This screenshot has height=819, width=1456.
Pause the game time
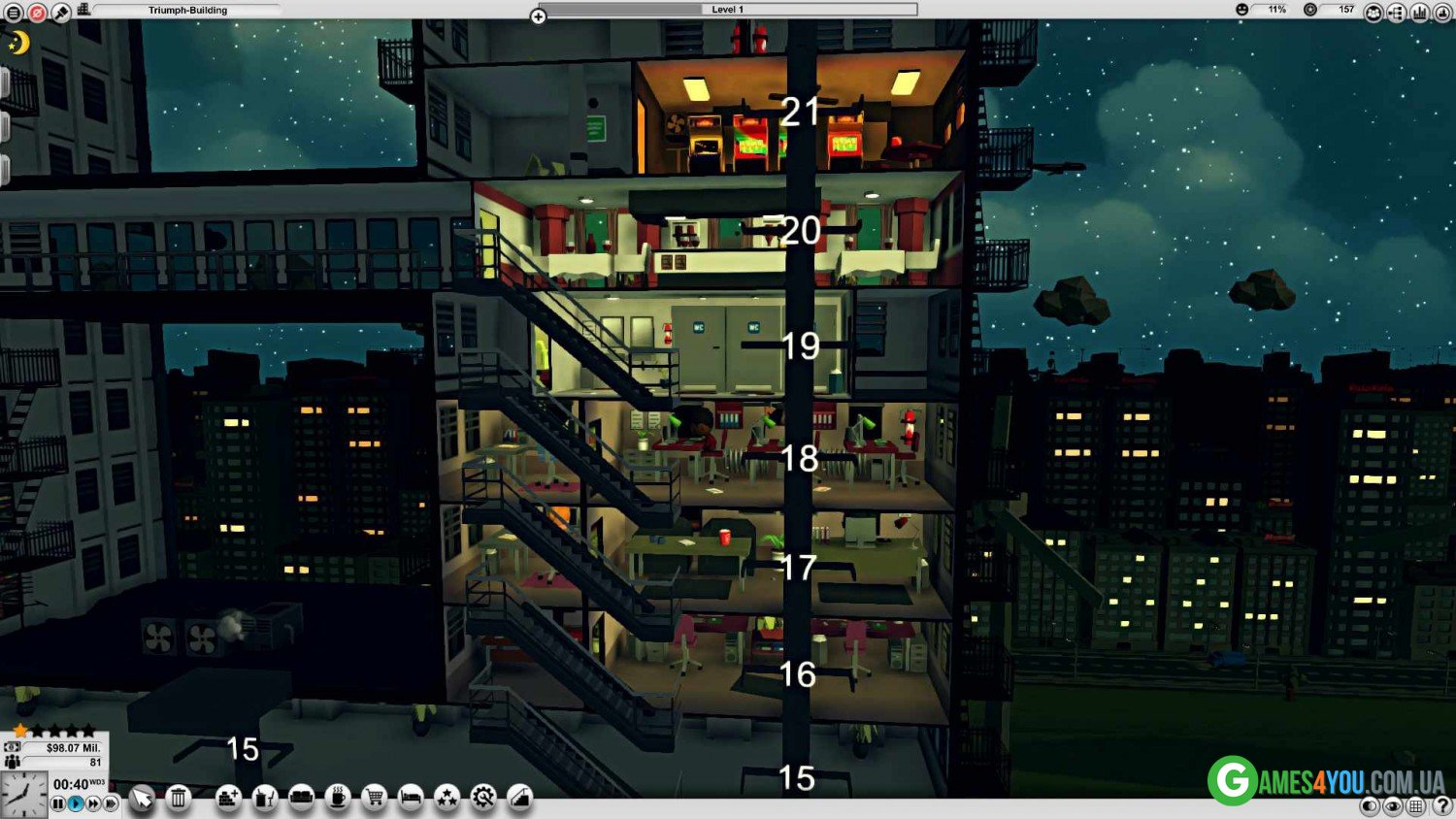[x=58, y=803]
